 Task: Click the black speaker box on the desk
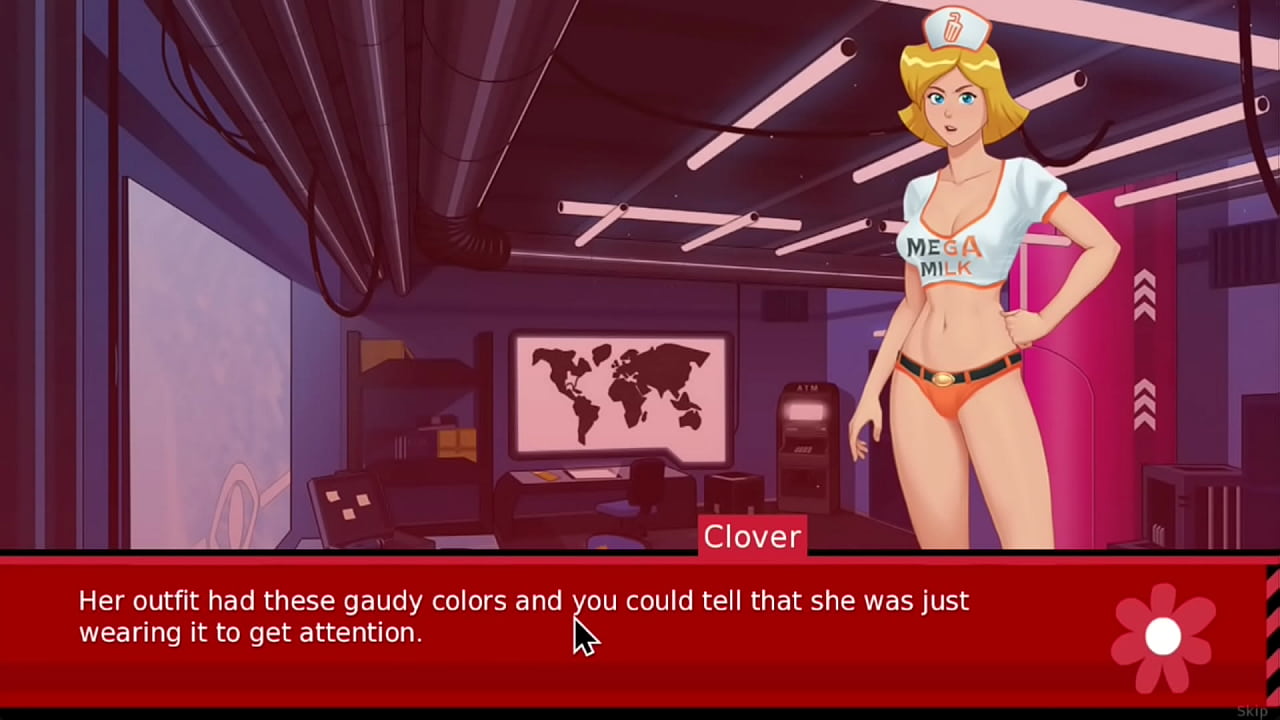tap(735, 495)
